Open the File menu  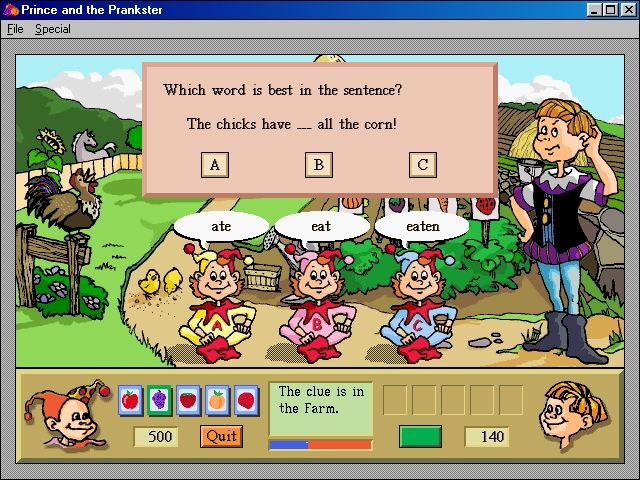(15, 29)
